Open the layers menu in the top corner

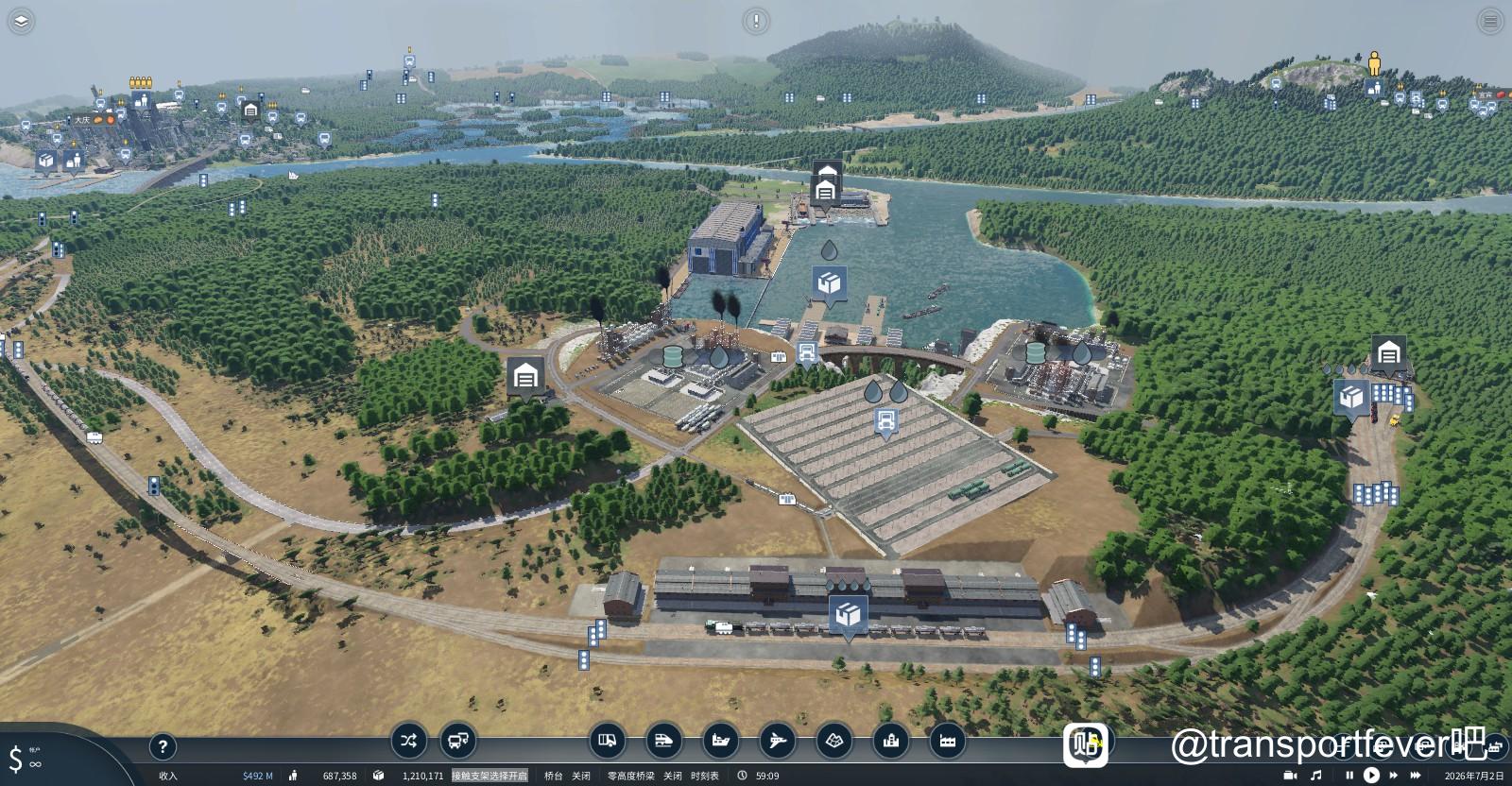click(21, 20)
